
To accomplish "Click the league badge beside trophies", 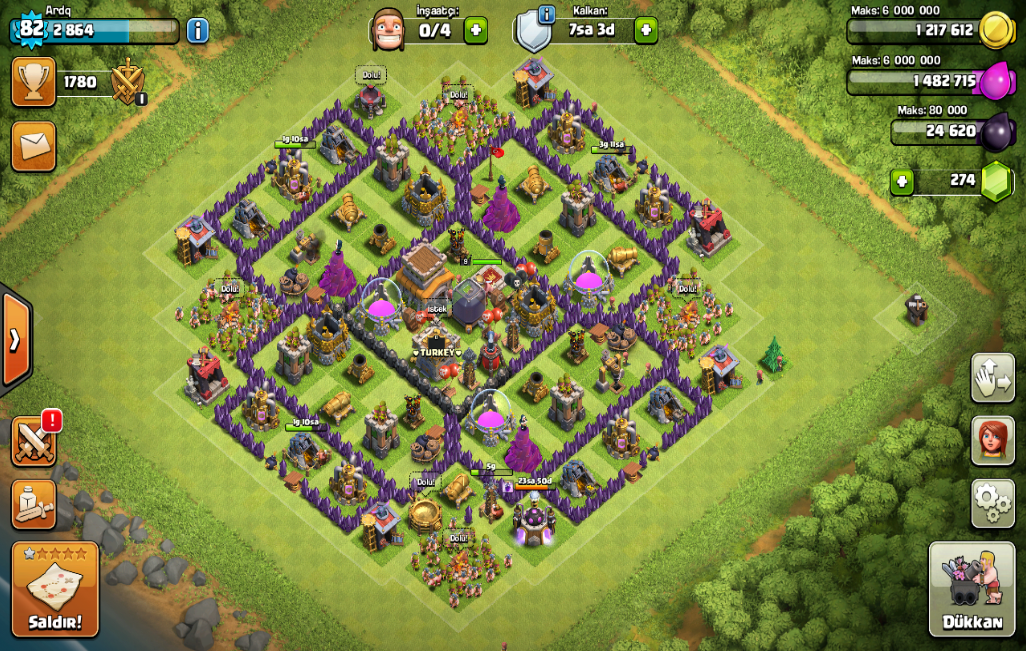I will pyautogui.click(x=128, y=82).
